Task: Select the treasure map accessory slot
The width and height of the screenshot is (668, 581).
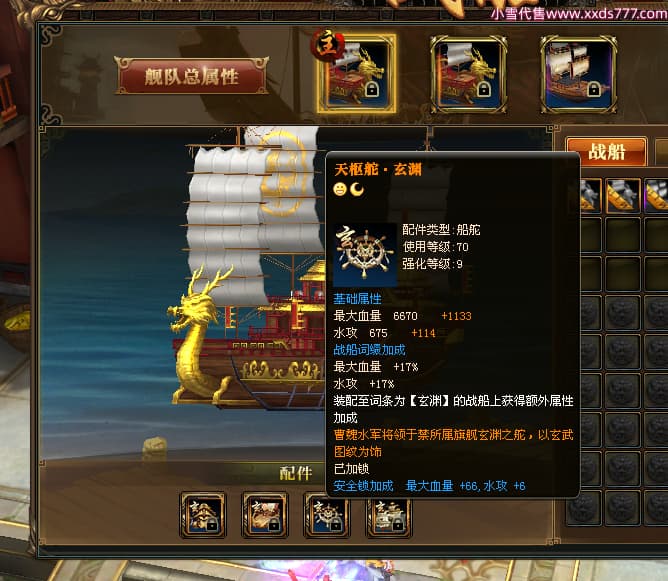Action: click(265, 515)
